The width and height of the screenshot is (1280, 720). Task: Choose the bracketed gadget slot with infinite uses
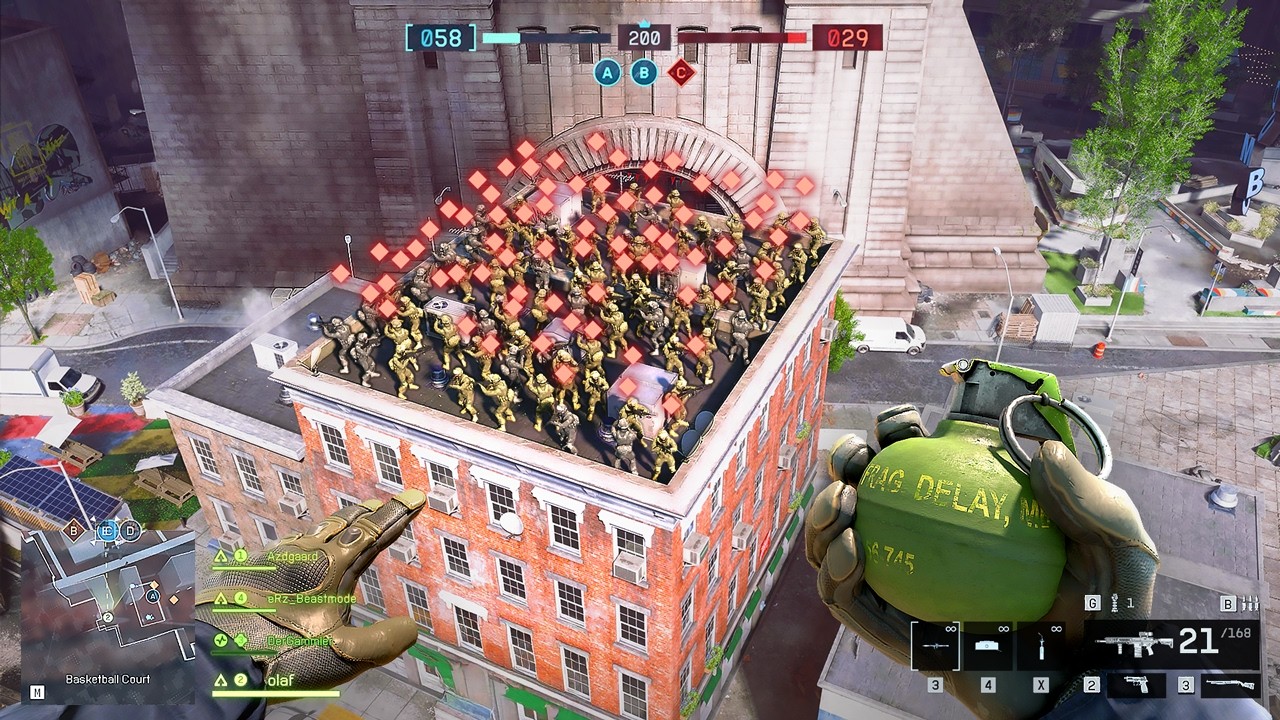[935, 646]
